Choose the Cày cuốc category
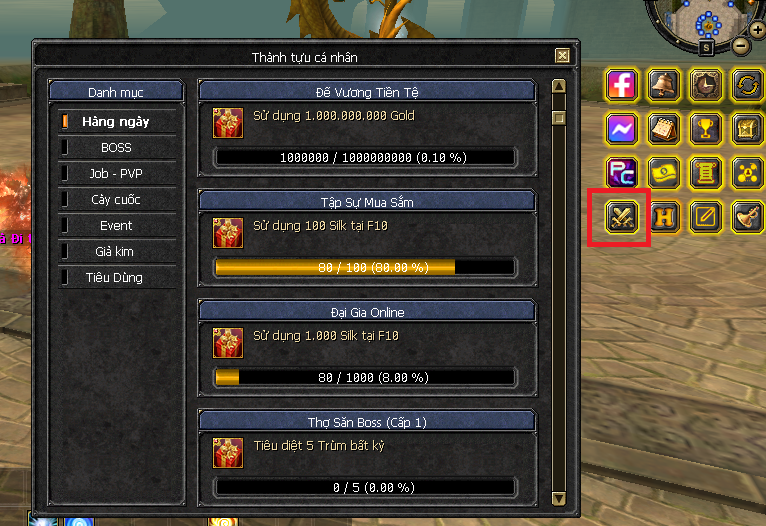This screenshot has height=526, width=766. 116,200
